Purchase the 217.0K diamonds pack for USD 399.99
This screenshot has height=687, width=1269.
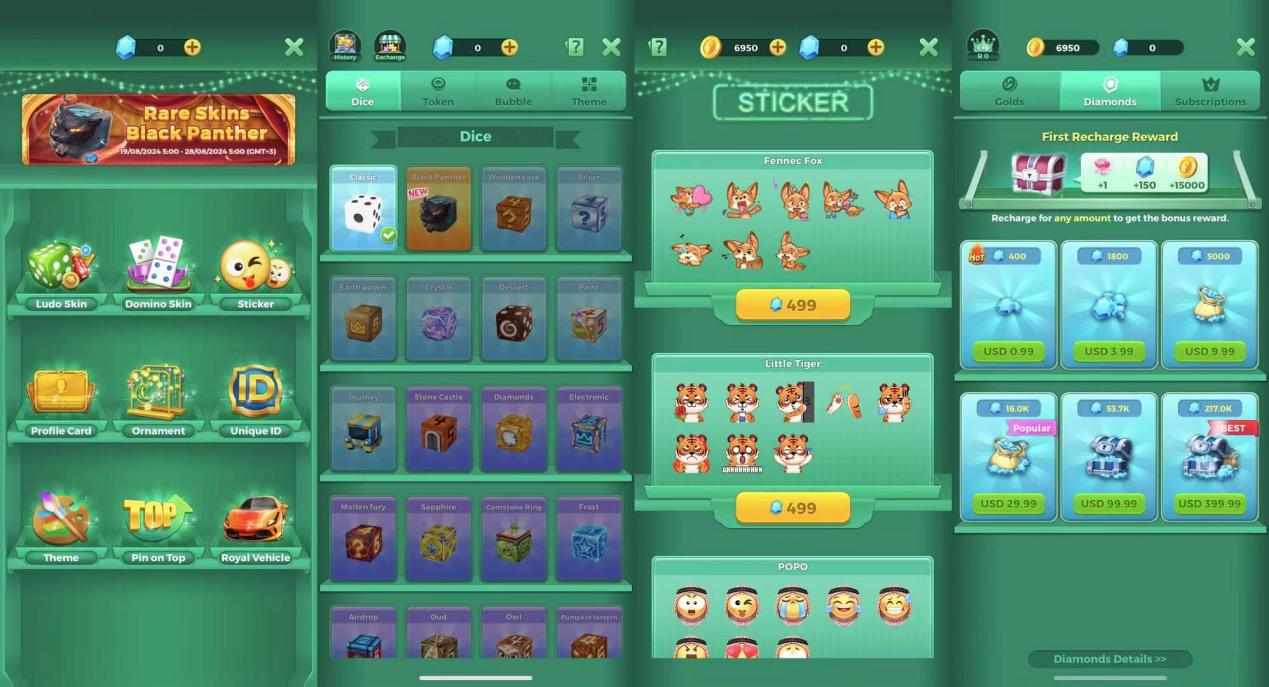(x=1209, y=503)
